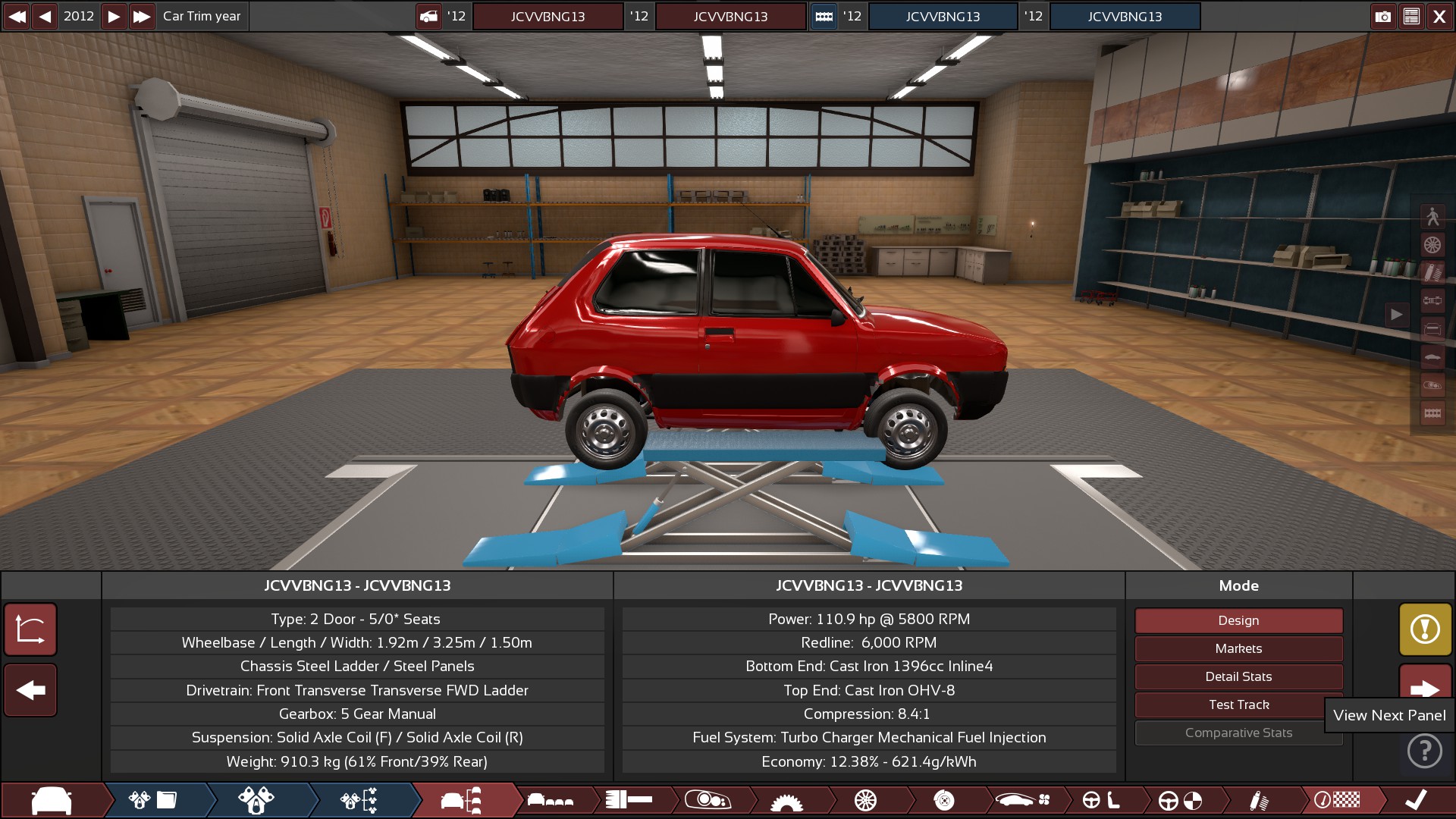Advance the trim year by one

click(x=113, y=16)
